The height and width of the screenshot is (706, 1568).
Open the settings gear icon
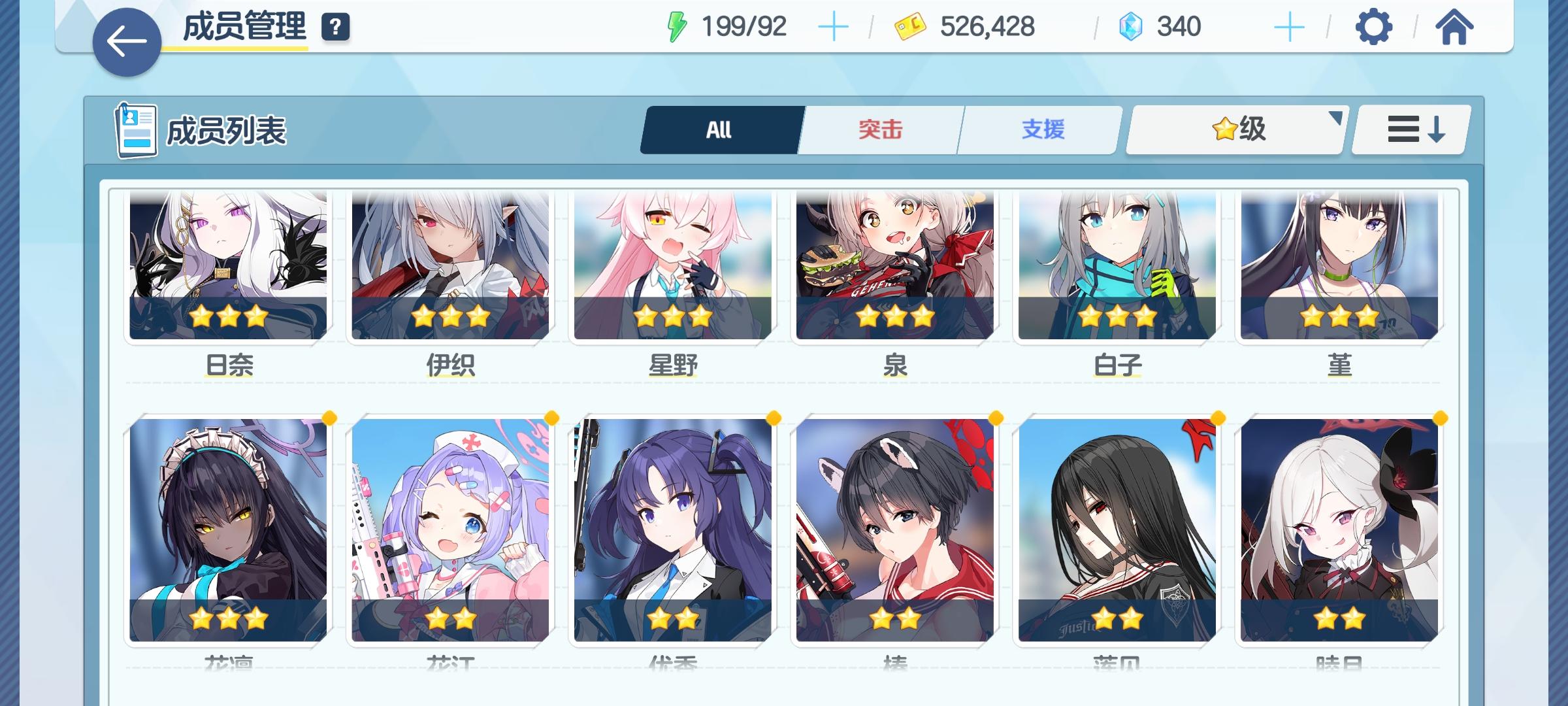click(x=1374, y=28)
